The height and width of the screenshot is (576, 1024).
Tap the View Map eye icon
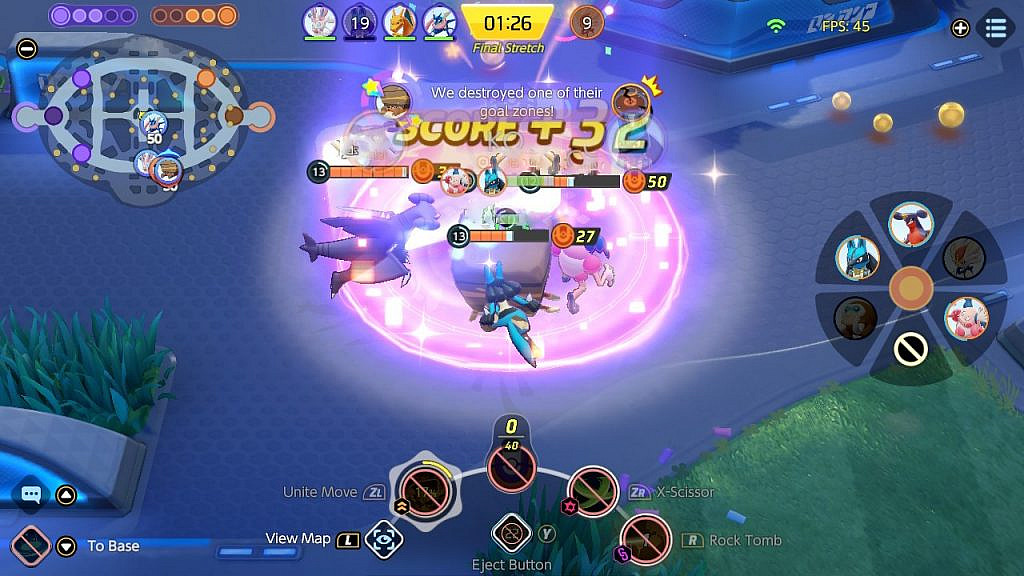(x=383, y=539)
